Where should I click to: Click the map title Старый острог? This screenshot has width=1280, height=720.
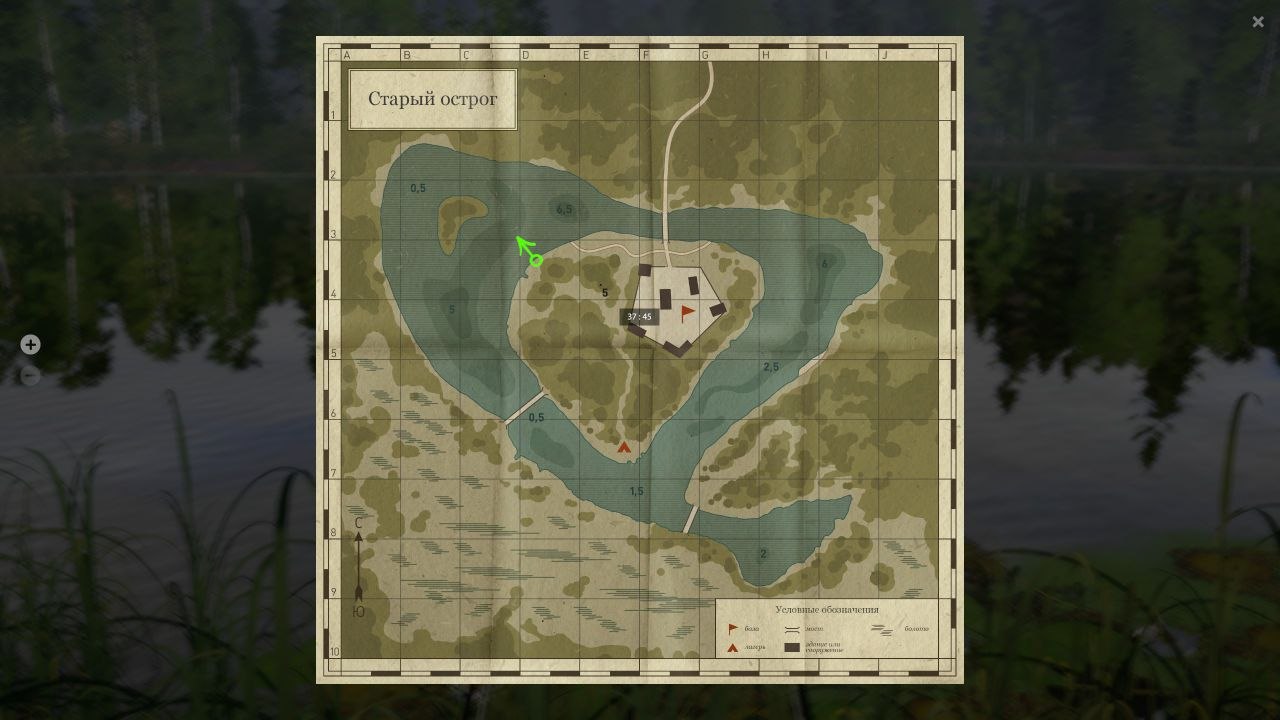[x=433, y=98]
